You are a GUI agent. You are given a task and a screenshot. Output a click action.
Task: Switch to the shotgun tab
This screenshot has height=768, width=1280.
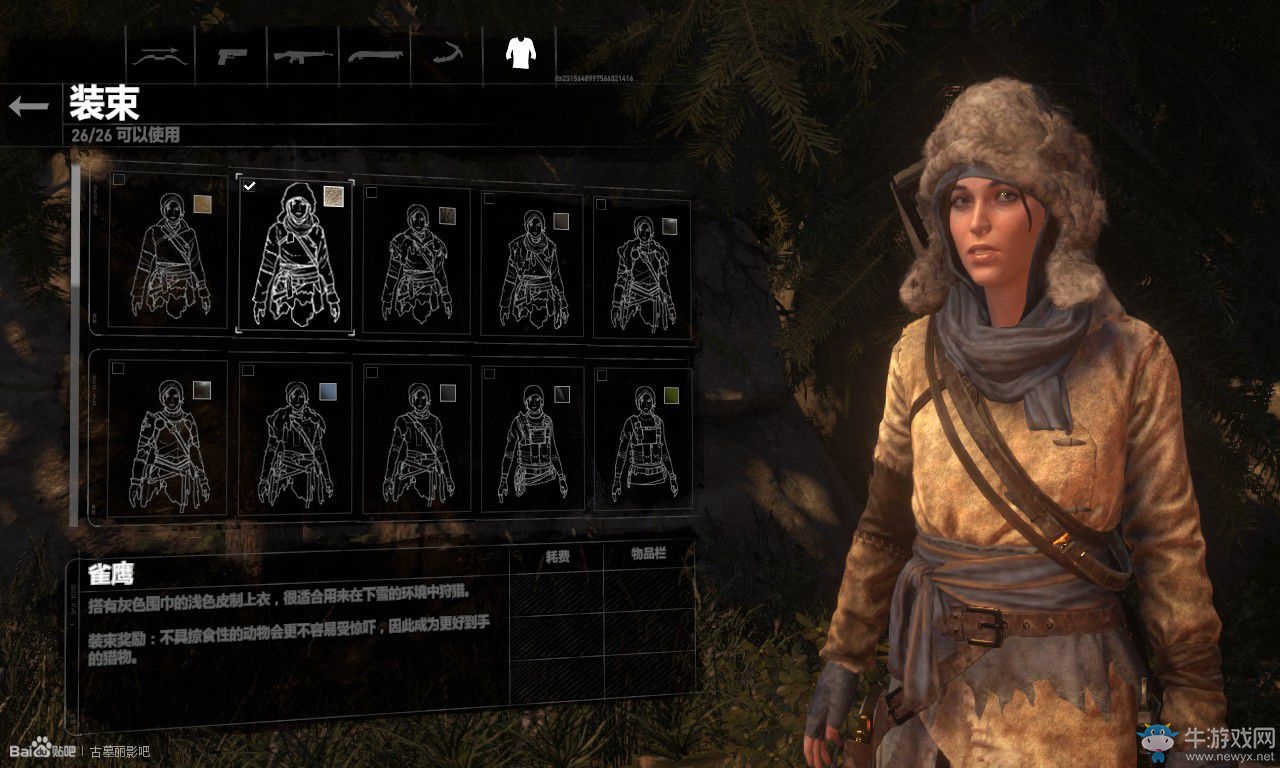point(374,55)
